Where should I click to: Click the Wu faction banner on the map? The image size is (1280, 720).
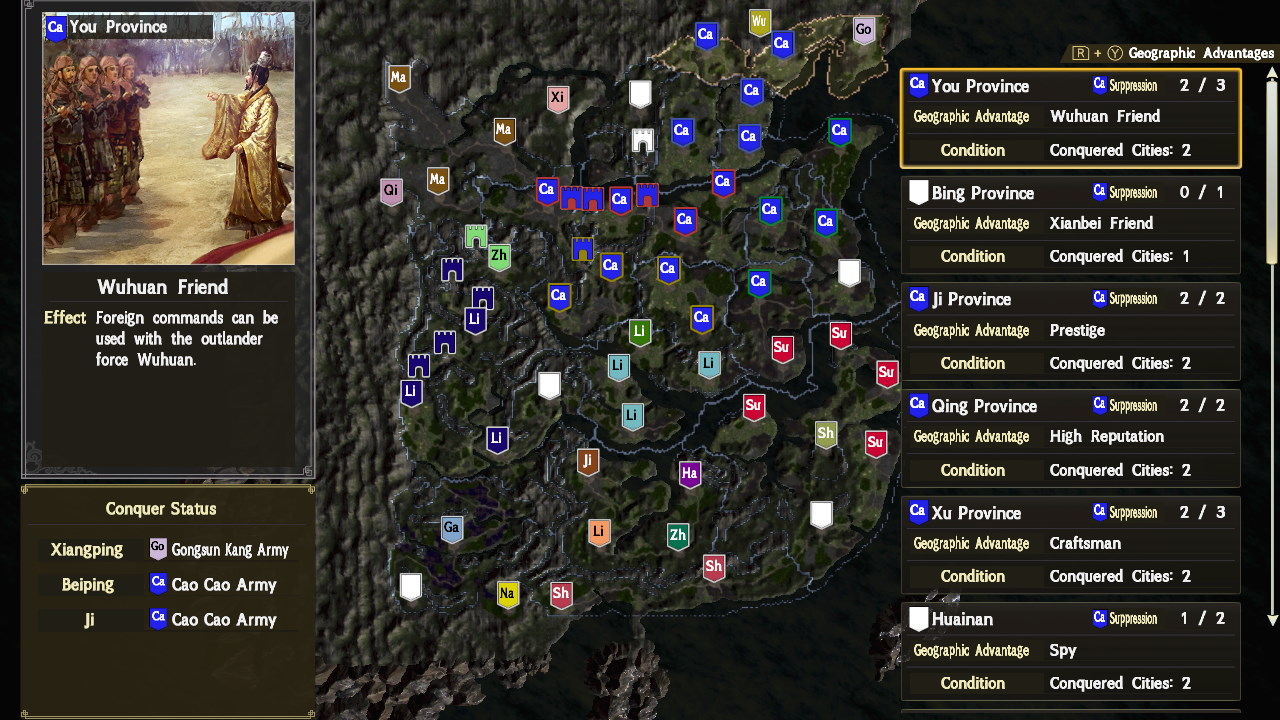(759, 21)
